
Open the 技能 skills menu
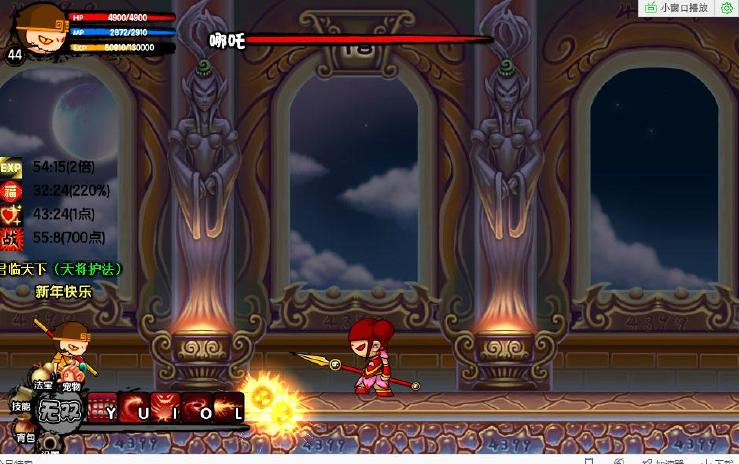[x=20, y=406]
